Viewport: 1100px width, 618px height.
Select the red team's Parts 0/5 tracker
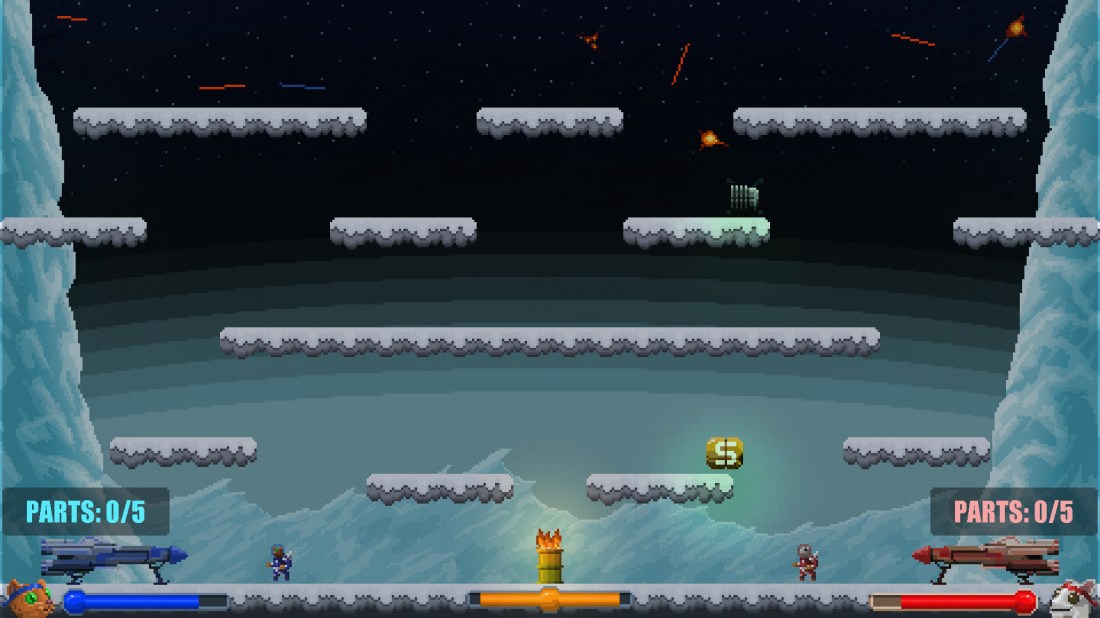click(x=1013, y=512)
